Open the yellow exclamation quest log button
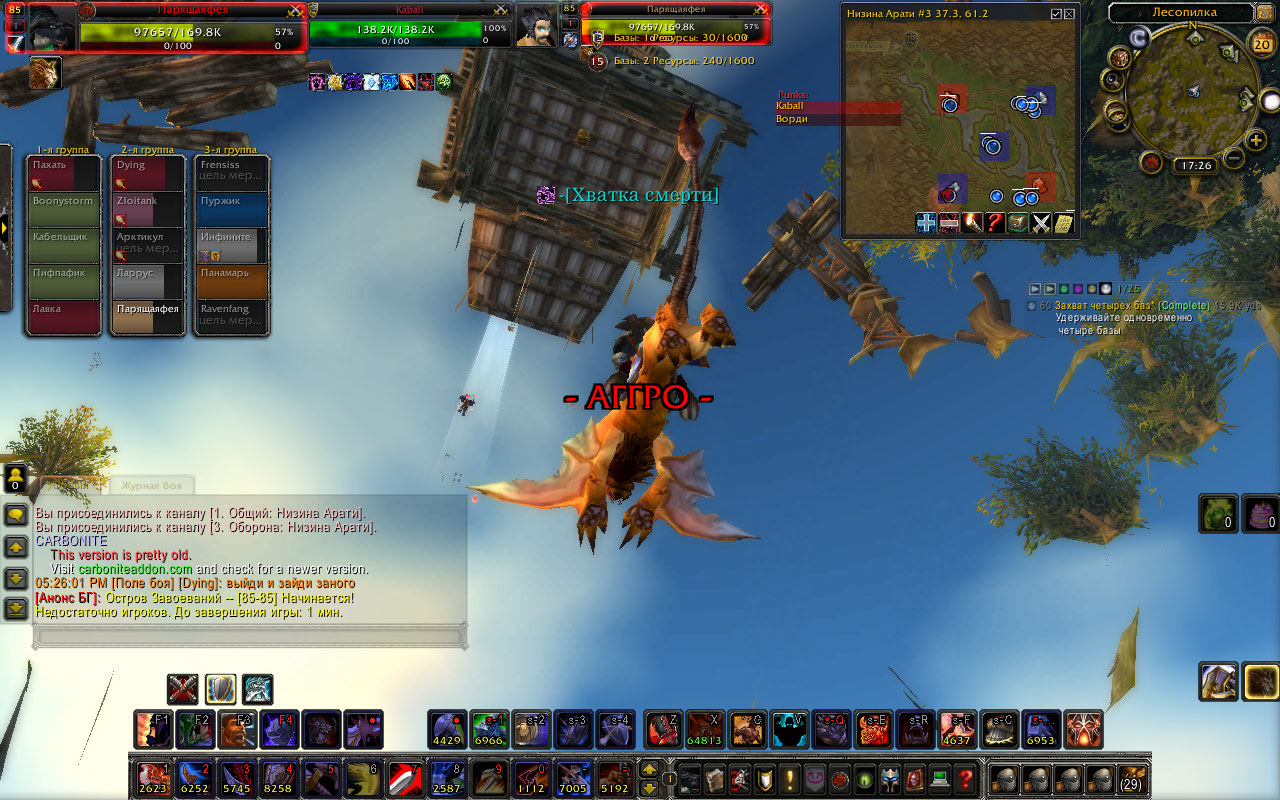 (789, 777)
